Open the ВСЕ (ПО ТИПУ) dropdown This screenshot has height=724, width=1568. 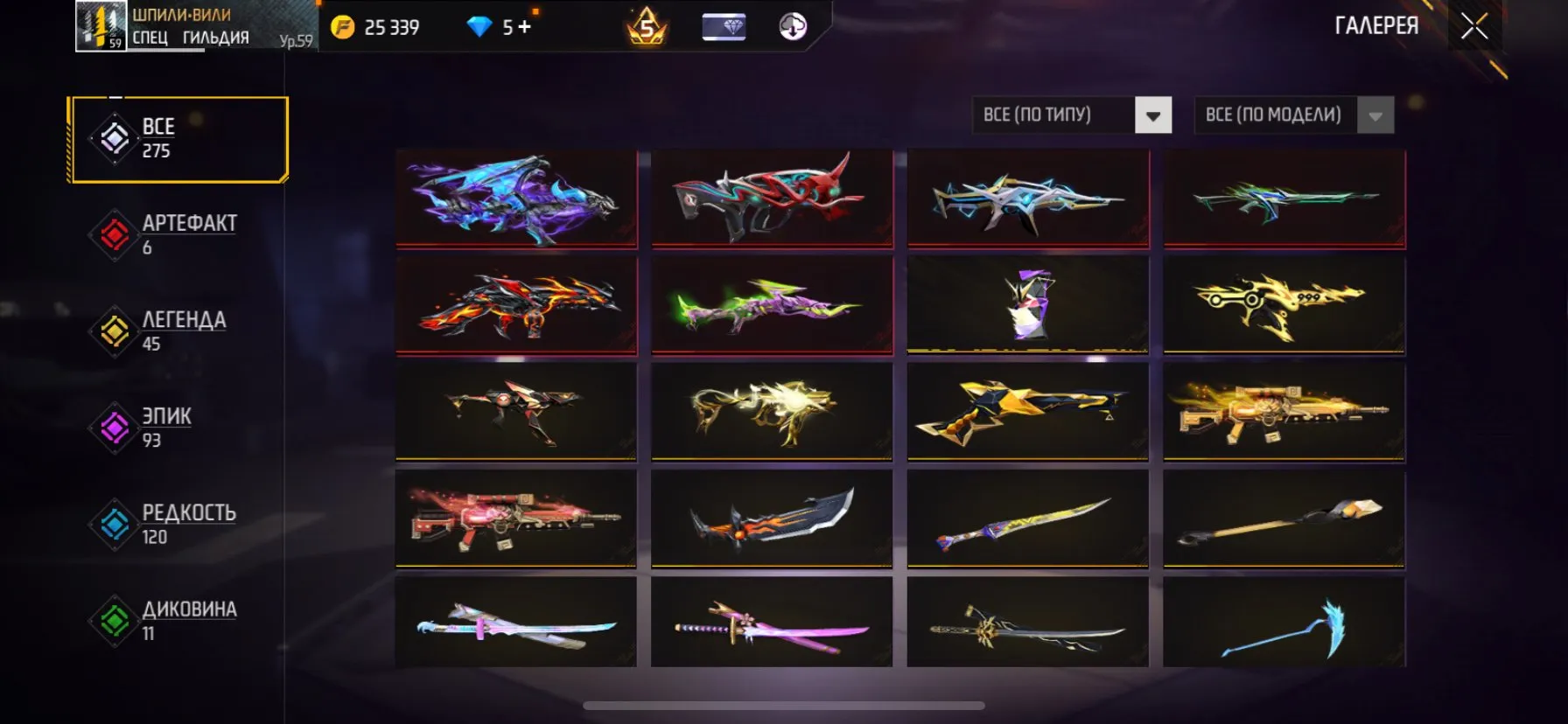[1072, 115]
